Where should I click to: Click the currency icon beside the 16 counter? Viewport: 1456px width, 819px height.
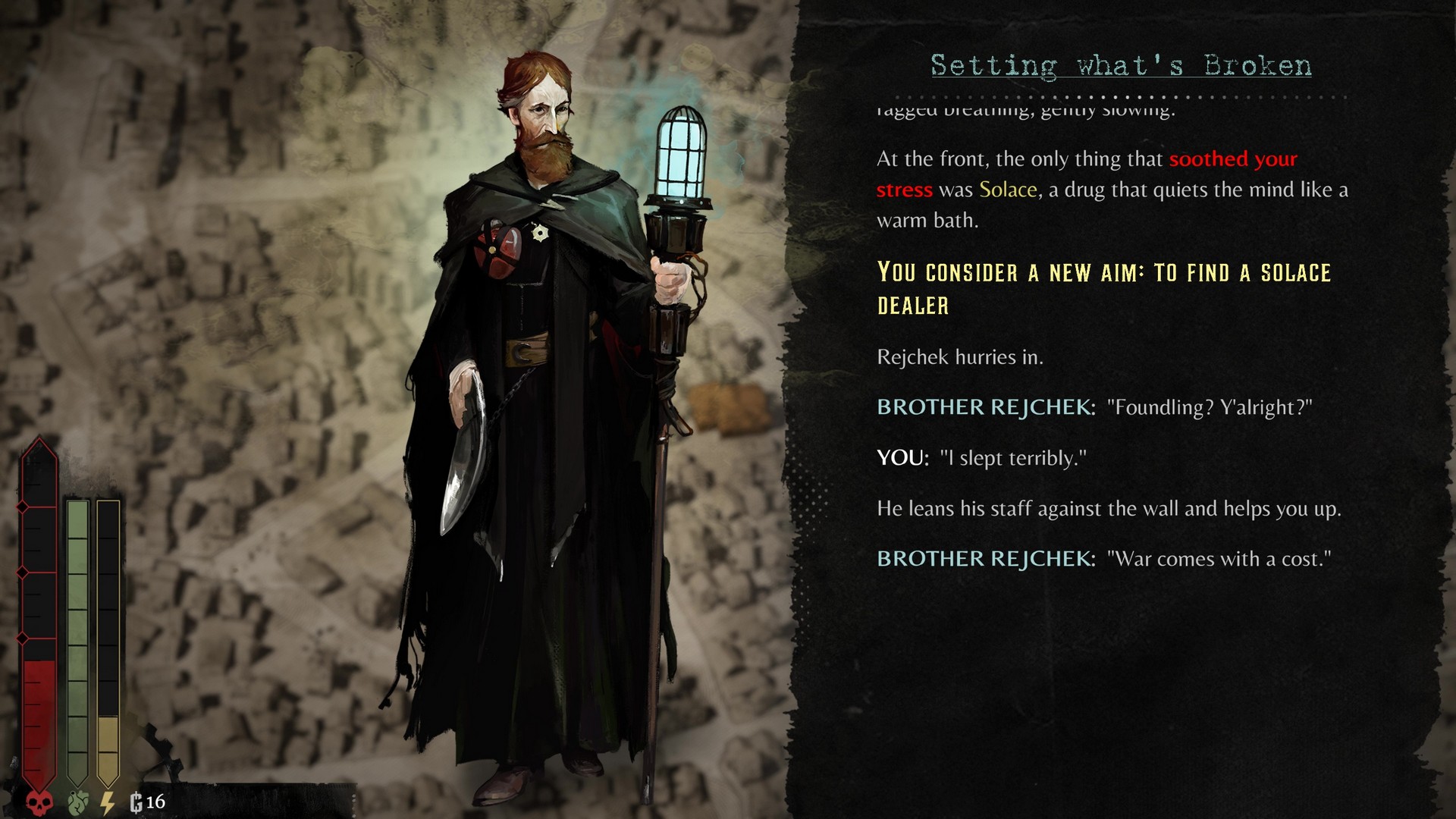tap(136, 802)
